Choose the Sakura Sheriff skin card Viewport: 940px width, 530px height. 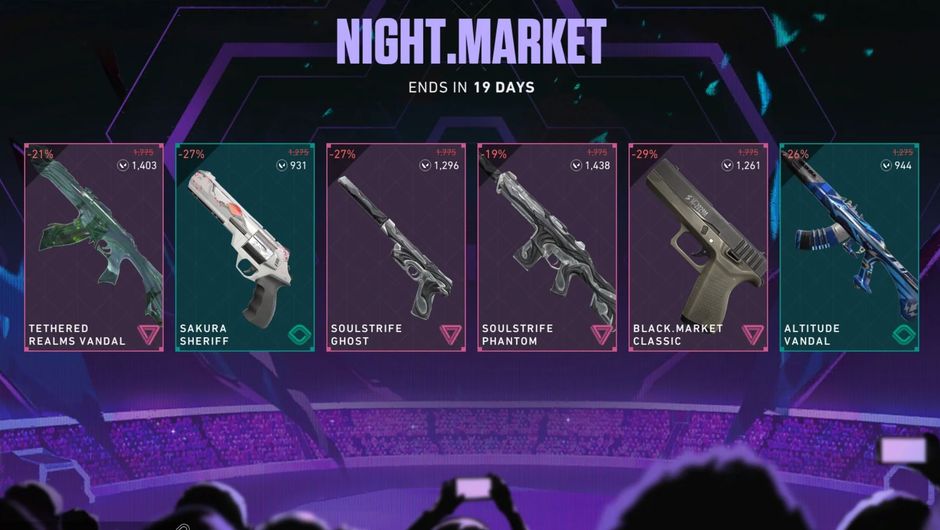[x=245, y=248]
